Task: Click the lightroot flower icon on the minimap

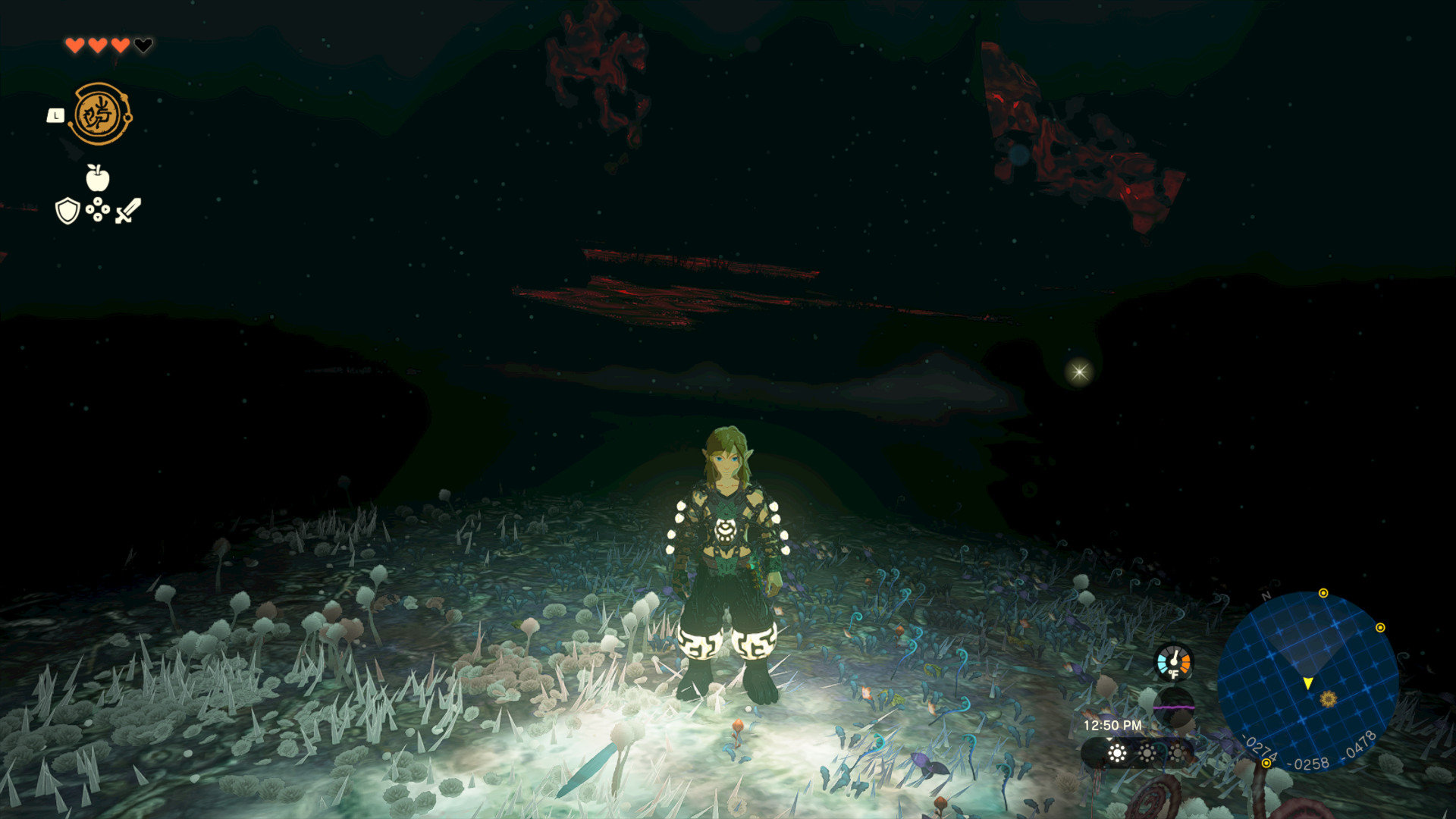Action: coord(1327,700)
